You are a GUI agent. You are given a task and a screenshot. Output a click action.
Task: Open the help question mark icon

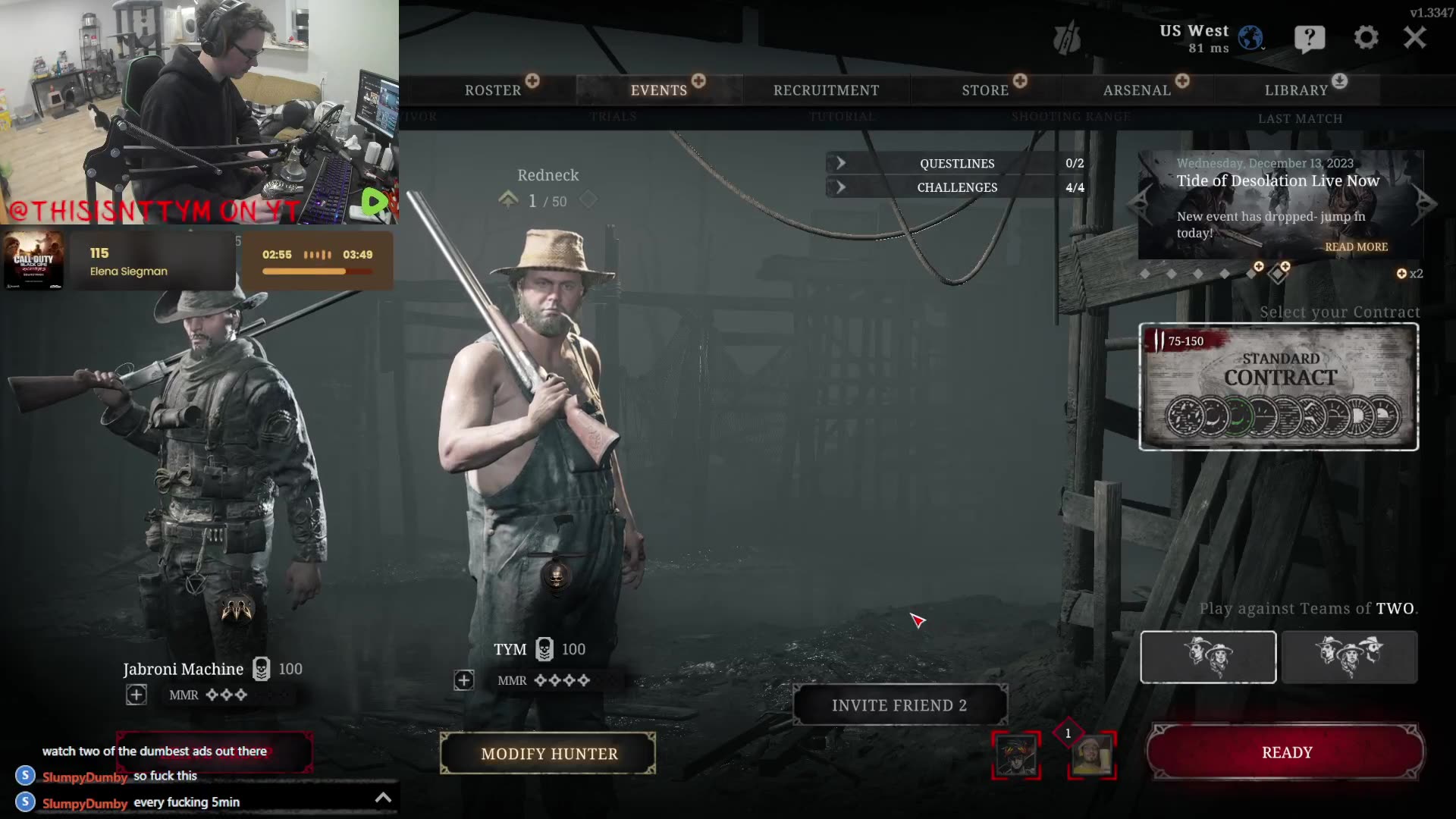pyautogui.click(x=1310, y=37)
